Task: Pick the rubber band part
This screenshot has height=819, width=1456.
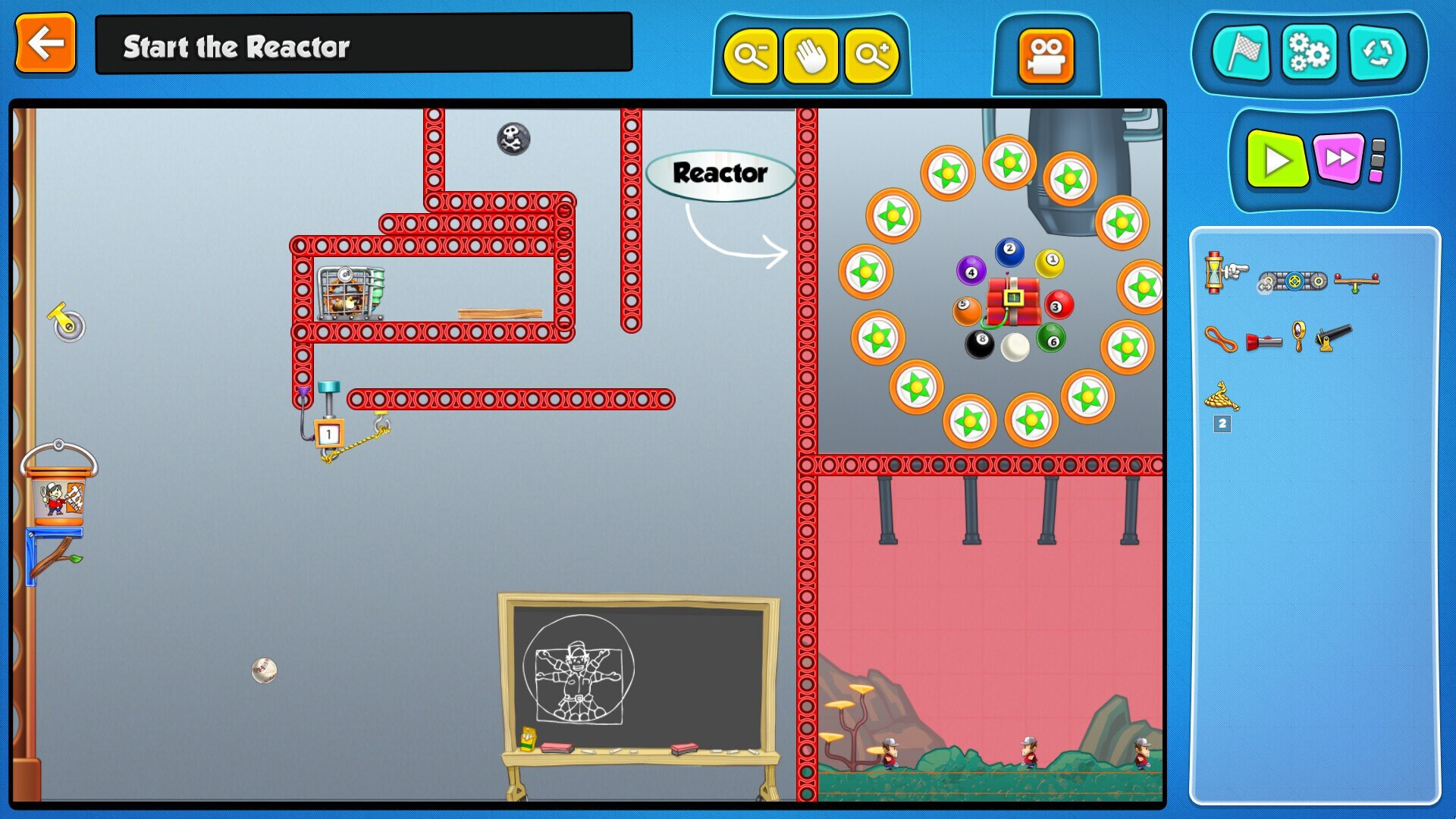Action: click(x=1221, y=340)
